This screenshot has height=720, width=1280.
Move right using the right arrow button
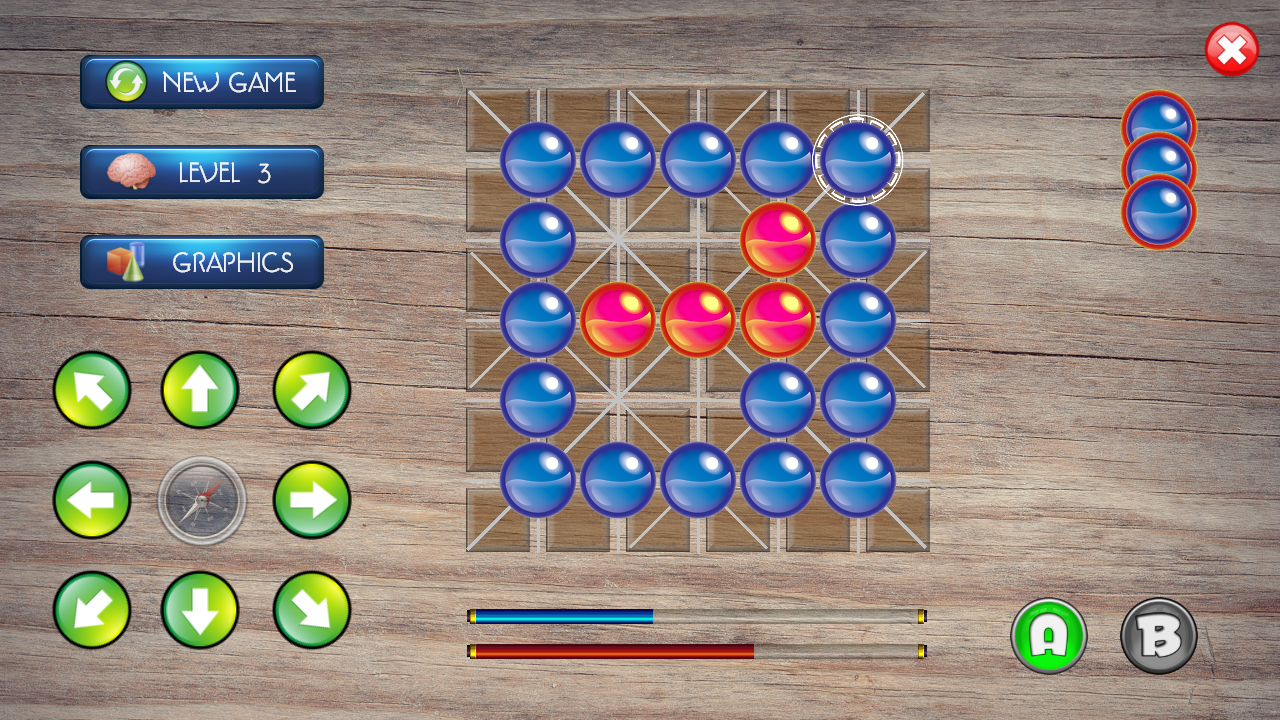point(312,500)
